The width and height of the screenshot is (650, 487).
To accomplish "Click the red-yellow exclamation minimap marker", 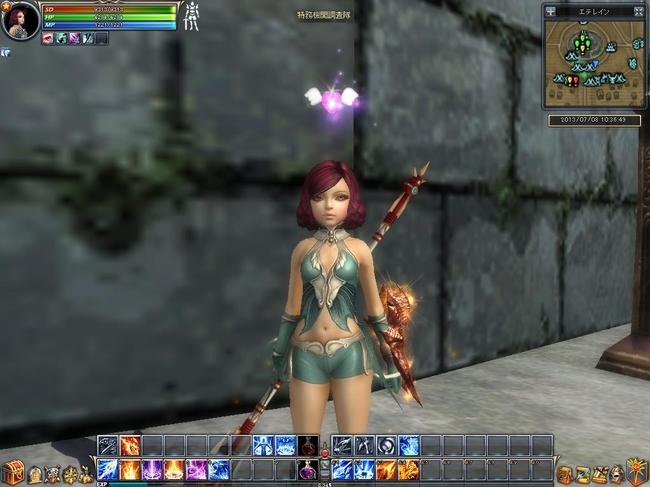I will coord(573,80).
